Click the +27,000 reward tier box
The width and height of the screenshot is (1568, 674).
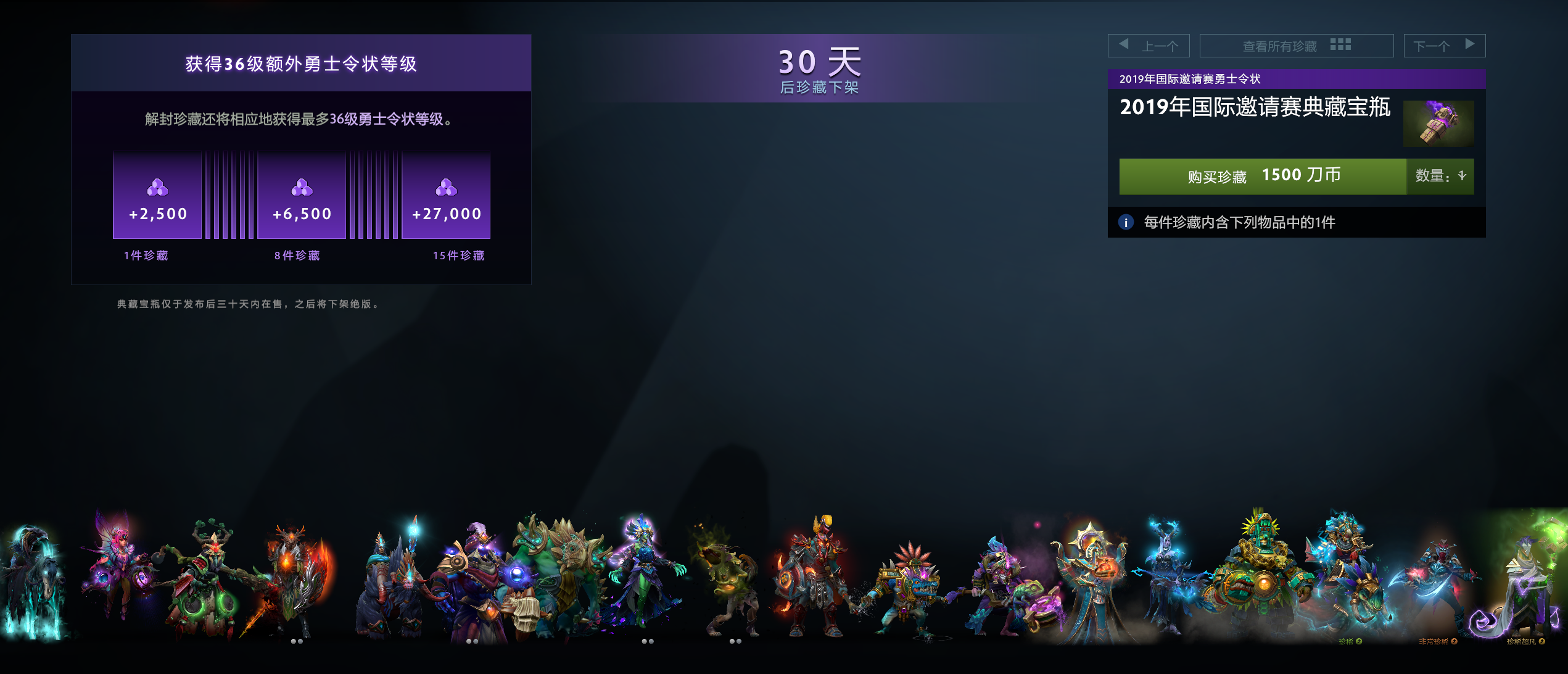tap(446, 196)
